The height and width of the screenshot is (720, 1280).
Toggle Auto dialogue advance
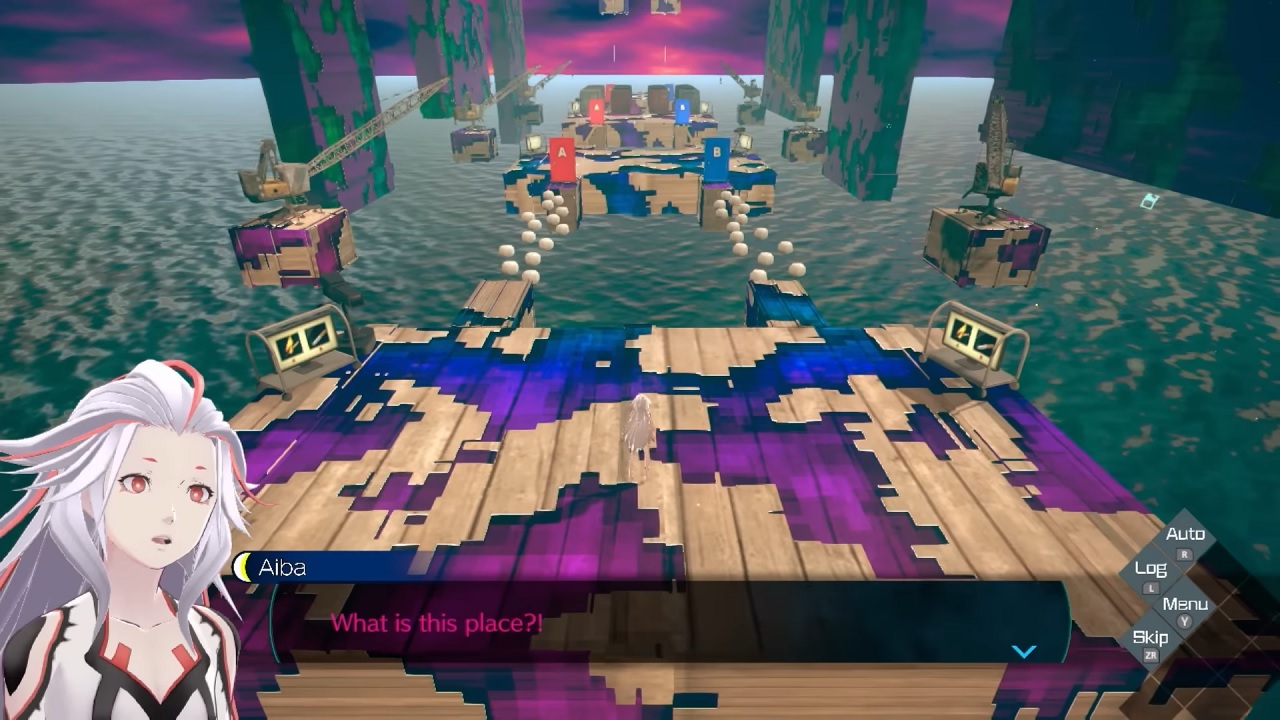(1185, 536)
